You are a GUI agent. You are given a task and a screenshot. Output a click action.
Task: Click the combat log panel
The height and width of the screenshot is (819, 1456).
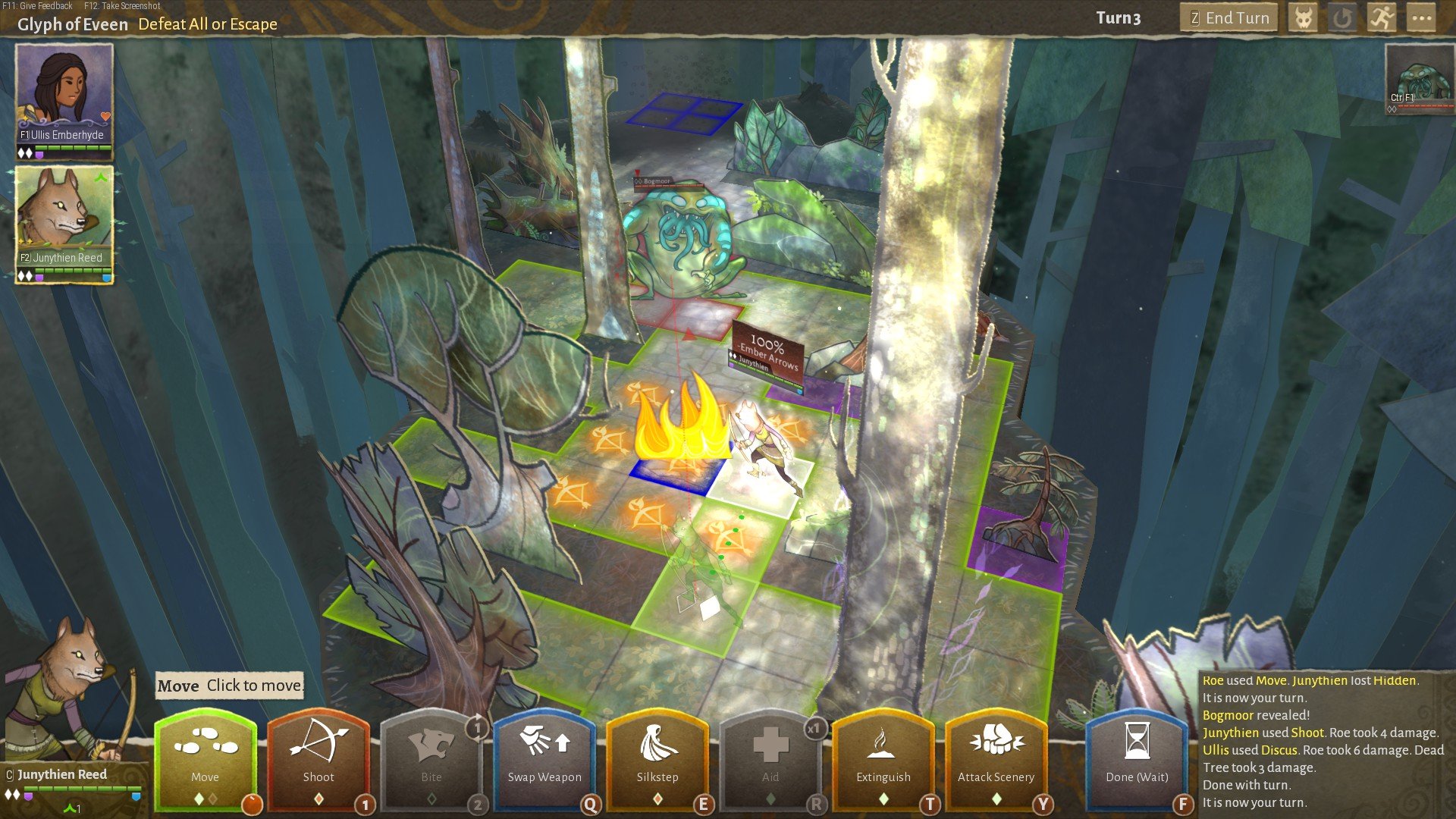1323,742
